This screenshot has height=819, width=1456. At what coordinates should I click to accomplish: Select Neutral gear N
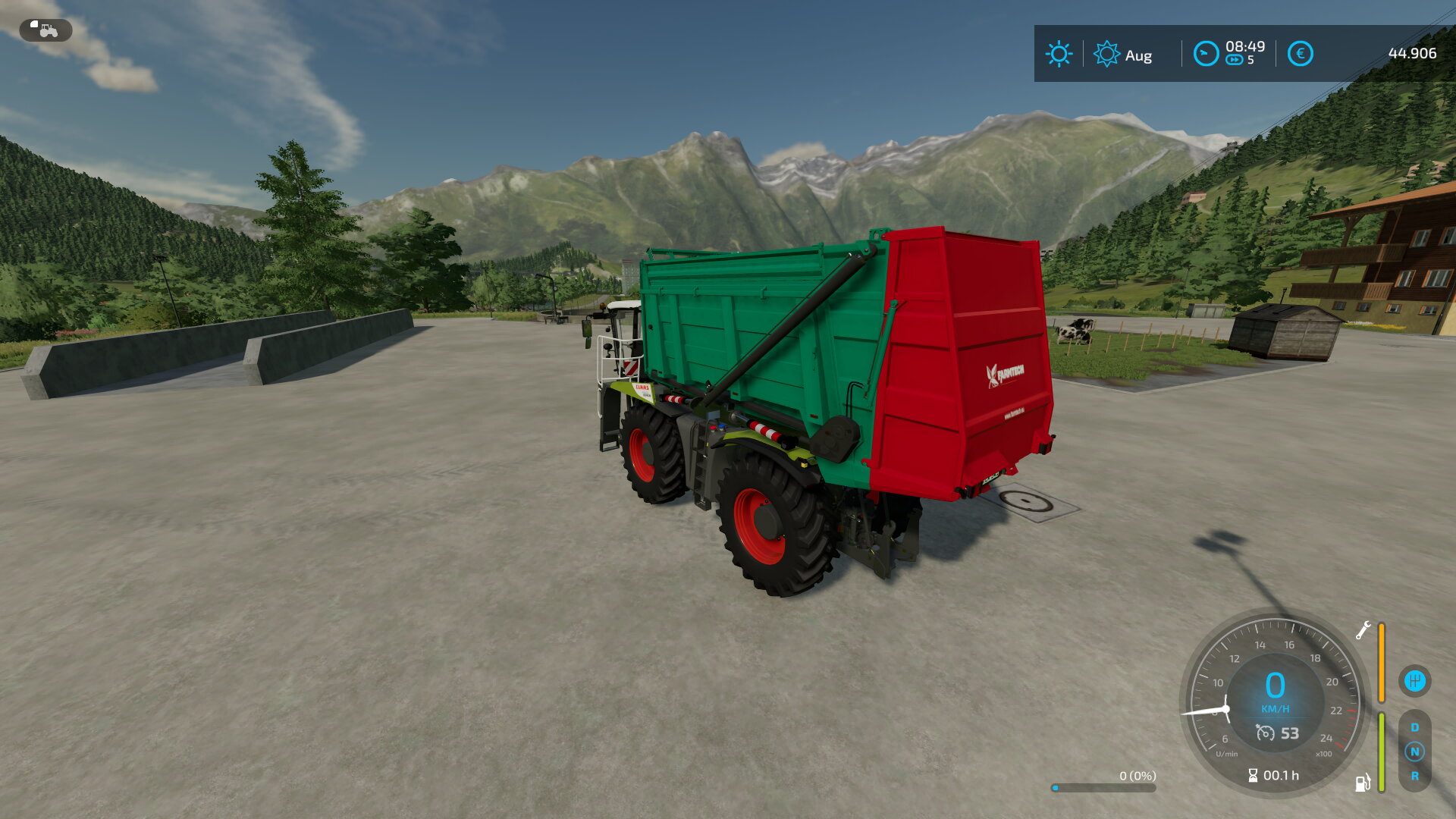click(x=1414, y=752)
